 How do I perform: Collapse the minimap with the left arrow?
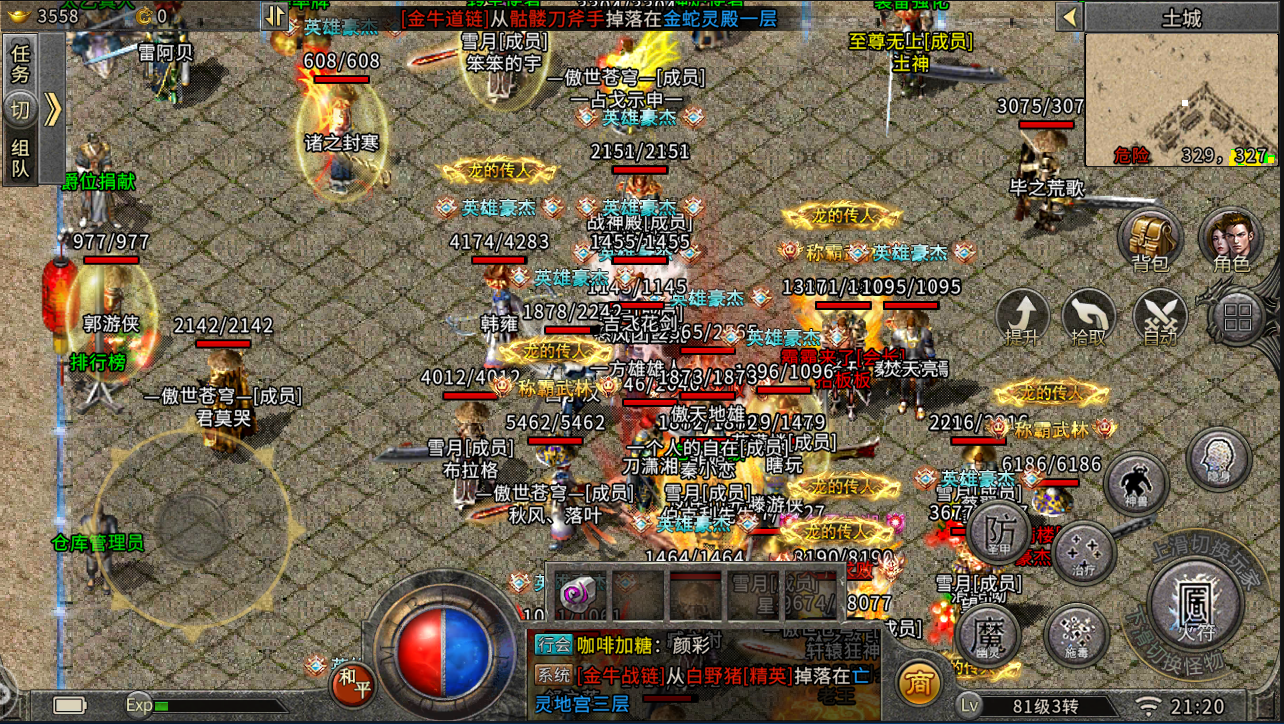[x=1069, y=17]
